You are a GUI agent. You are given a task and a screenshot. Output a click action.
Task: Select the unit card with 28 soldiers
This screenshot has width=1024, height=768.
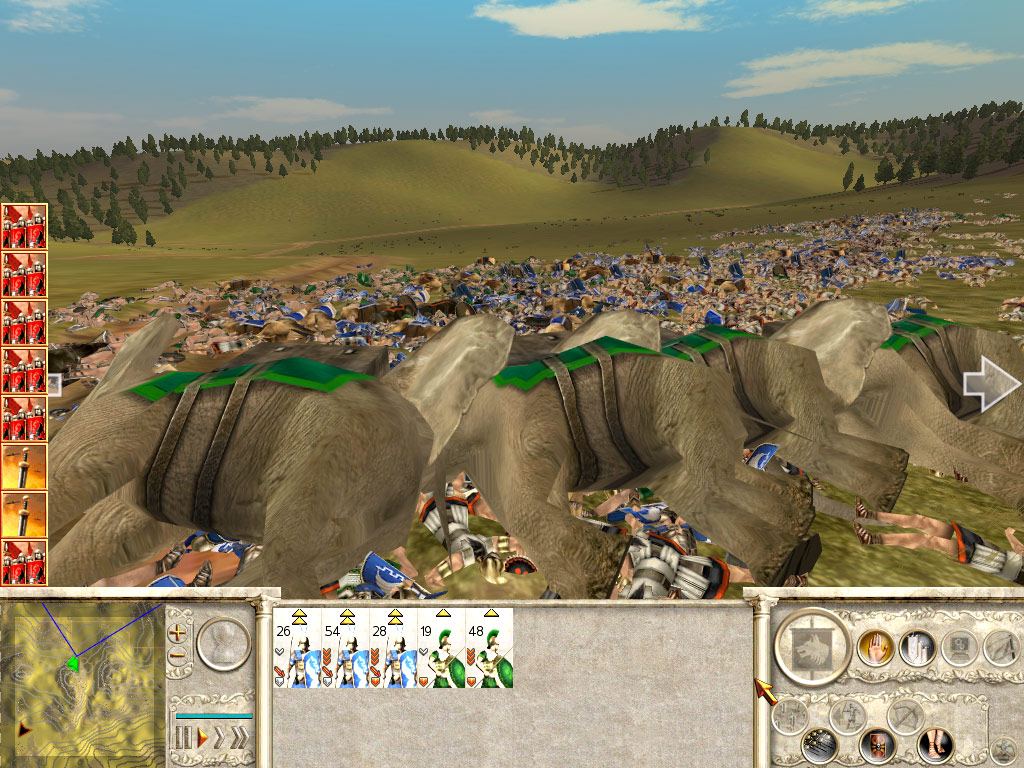(393, 648)
